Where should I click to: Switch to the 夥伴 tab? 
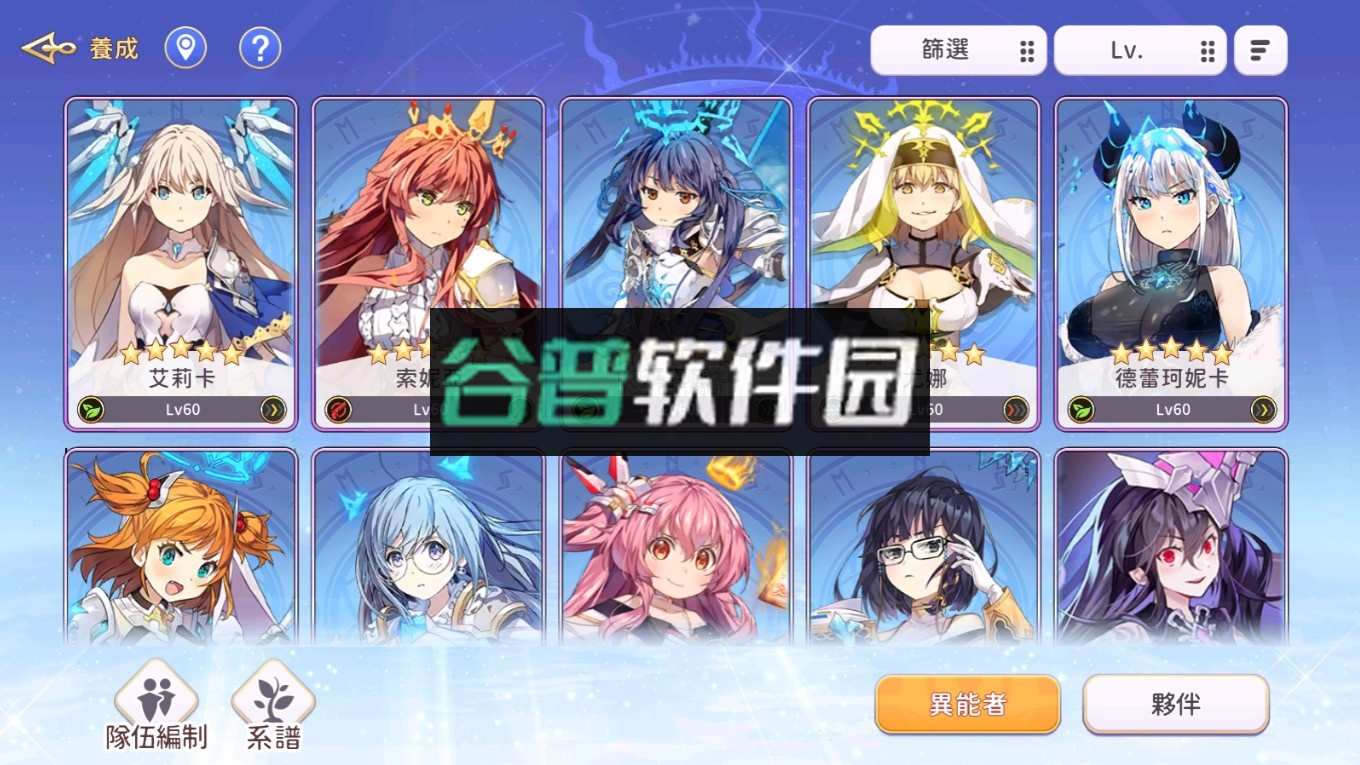coord(1176,704)
